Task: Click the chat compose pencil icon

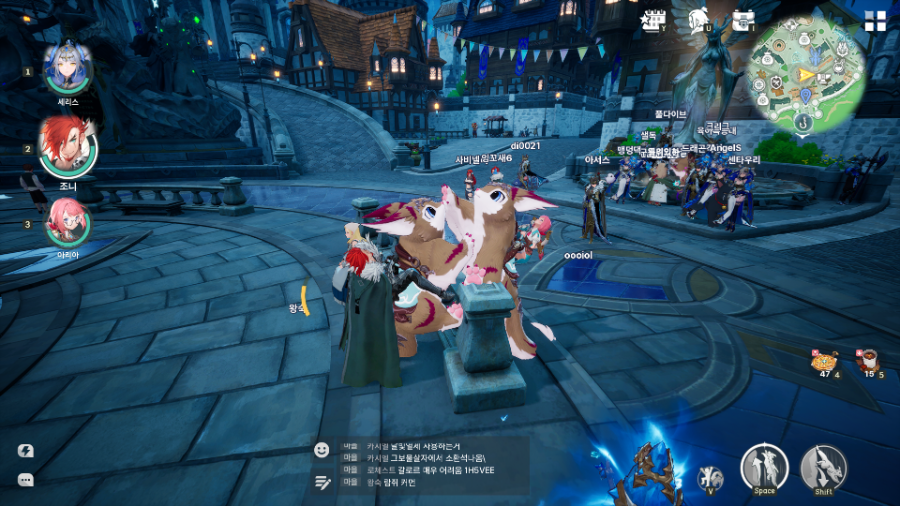Action: [x=322, y=482]
